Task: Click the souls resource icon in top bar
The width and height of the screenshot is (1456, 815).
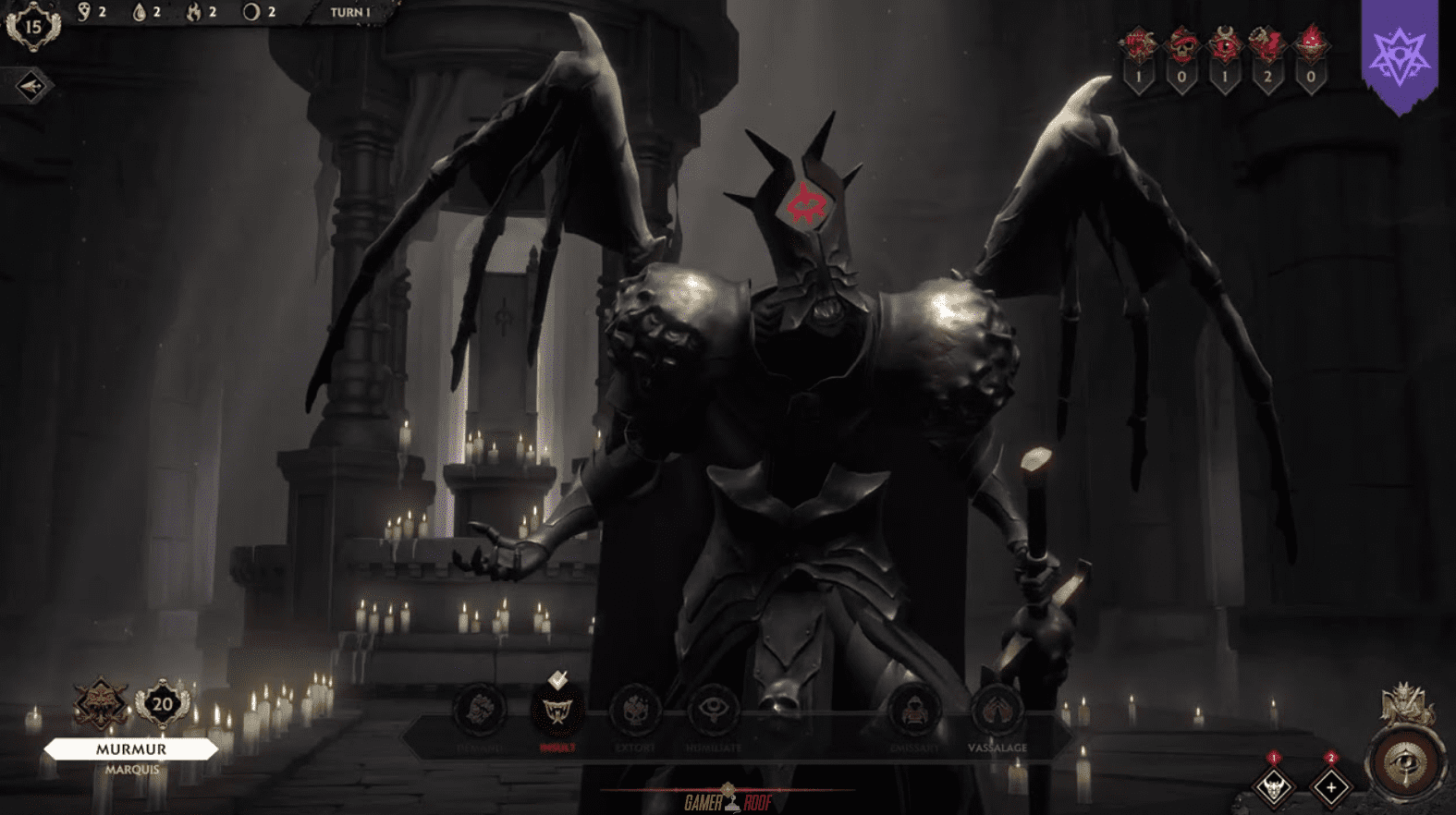Action: click(x=83, y=11)
